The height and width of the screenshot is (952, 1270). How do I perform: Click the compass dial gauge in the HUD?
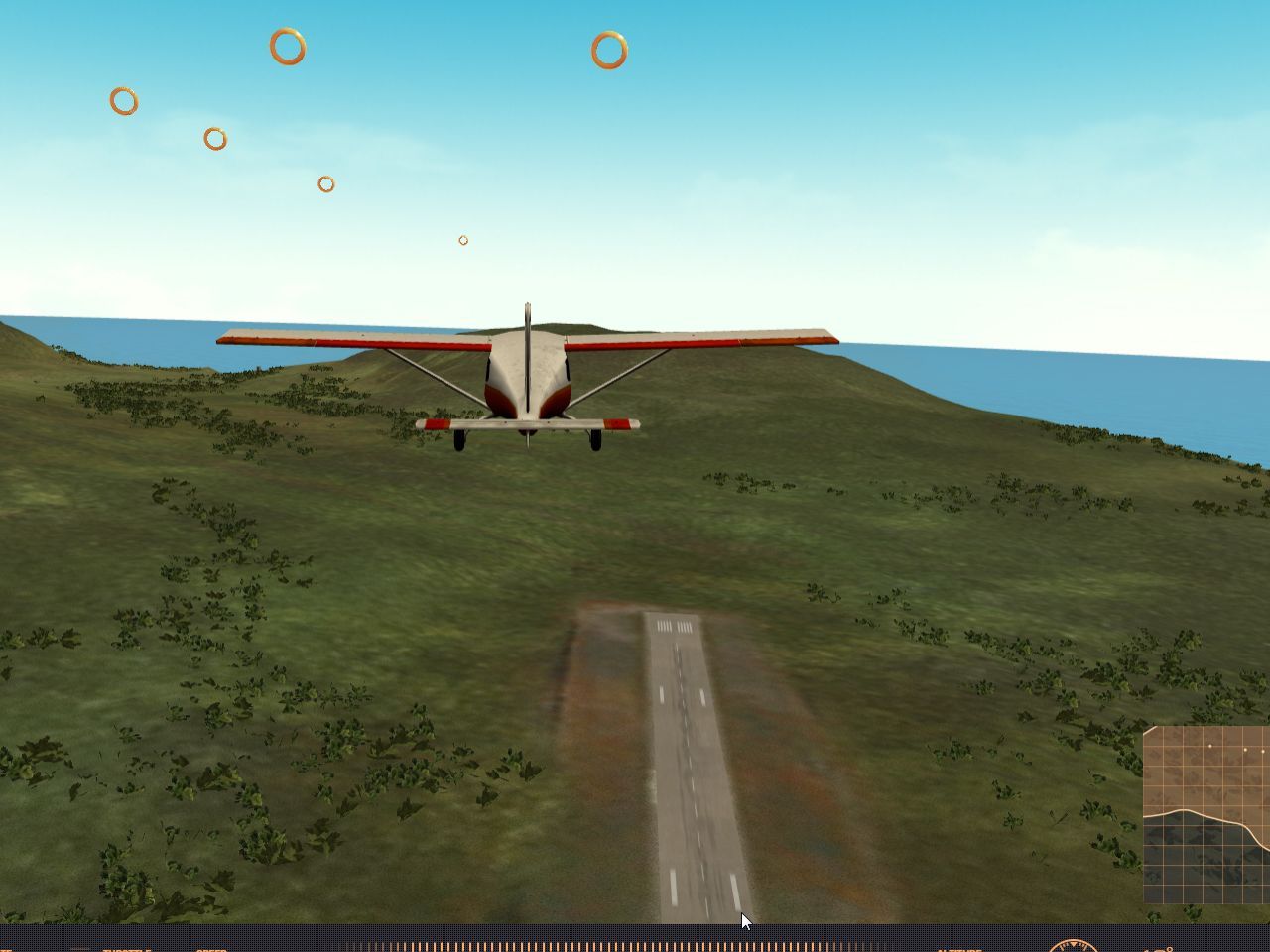coord(1074,949)
